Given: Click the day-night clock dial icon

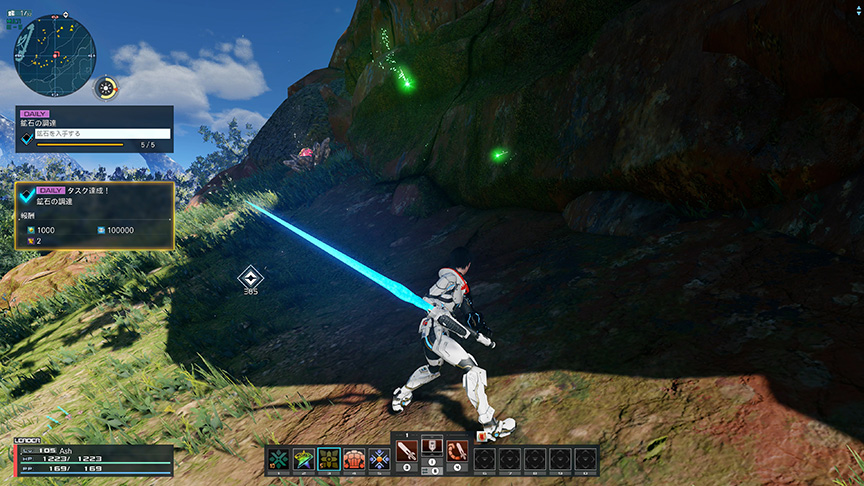Looking at the screenshot, I should coord(106,88).
